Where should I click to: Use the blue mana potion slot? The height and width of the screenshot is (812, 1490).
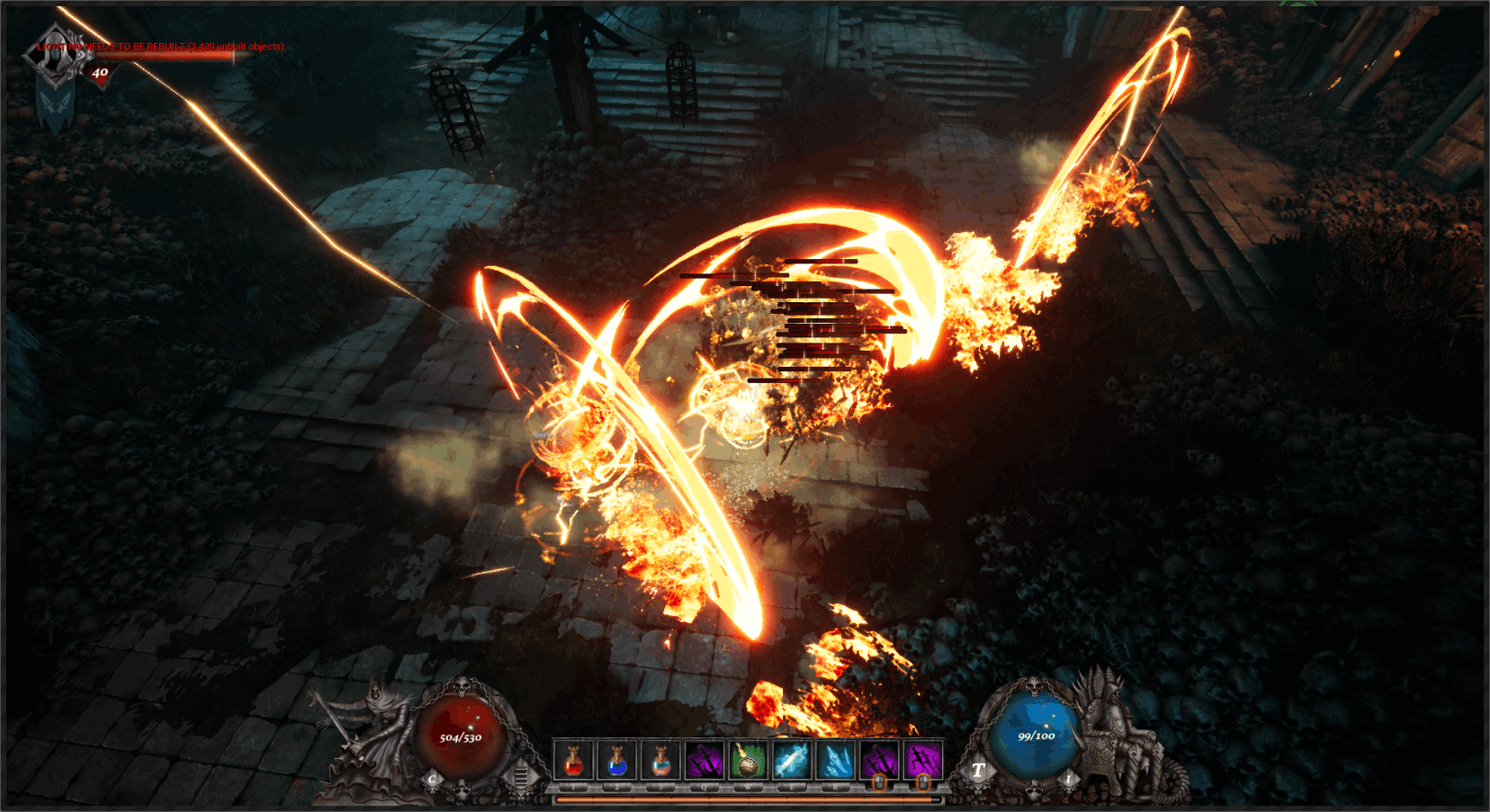(616, 760)
